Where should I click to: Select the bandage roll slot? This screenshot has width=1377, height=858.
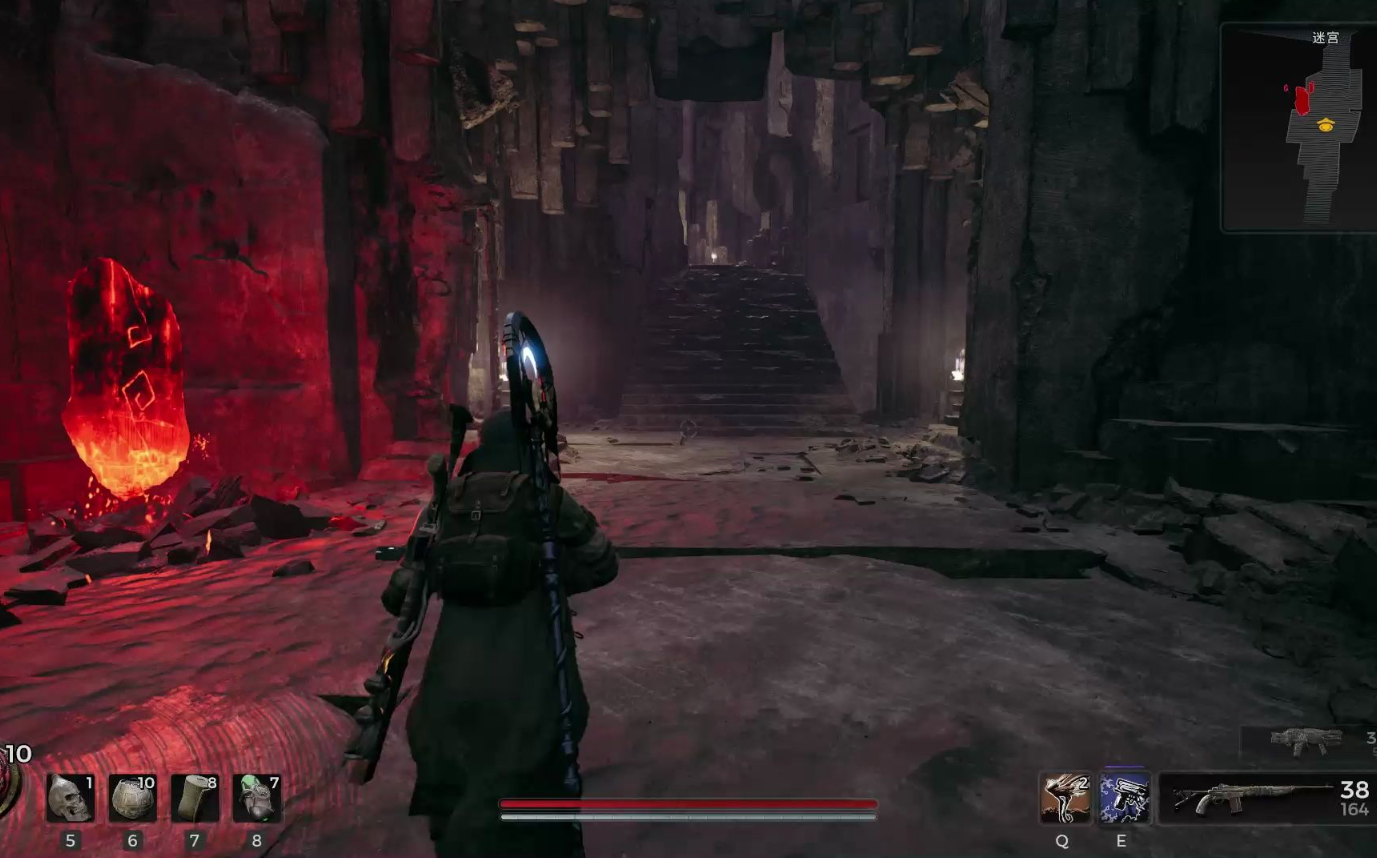point(194,798)
